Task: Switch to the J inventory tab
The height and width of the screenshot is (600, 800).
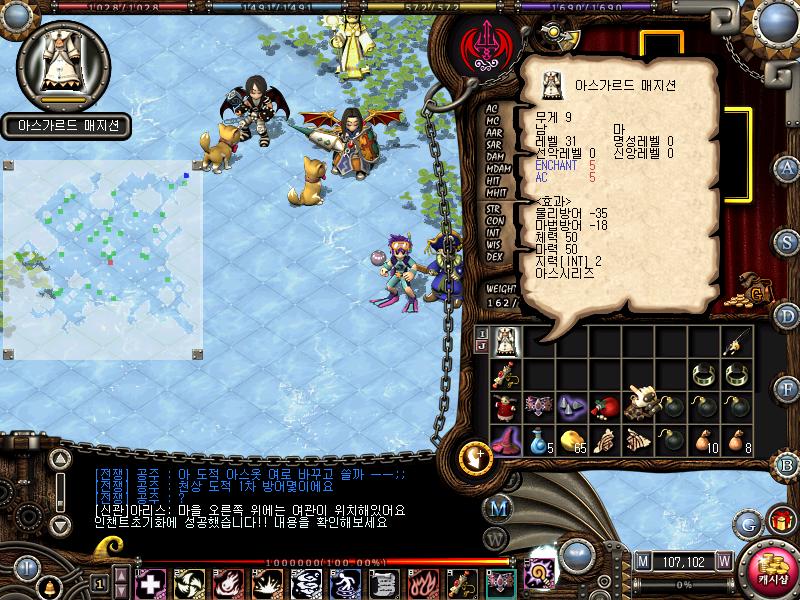Action: click(x=482, y=348)
